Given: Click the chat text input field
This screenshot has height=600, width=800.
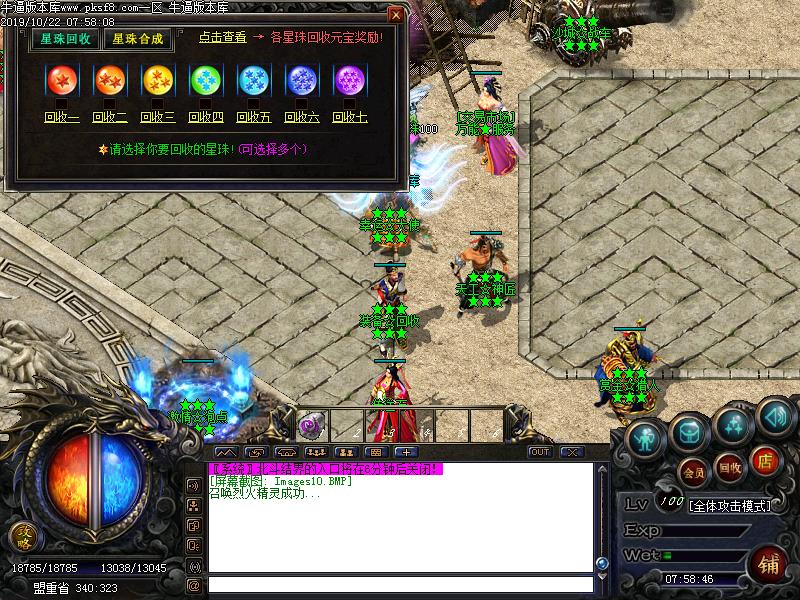Looking at the screenshot, I should 398,584.
